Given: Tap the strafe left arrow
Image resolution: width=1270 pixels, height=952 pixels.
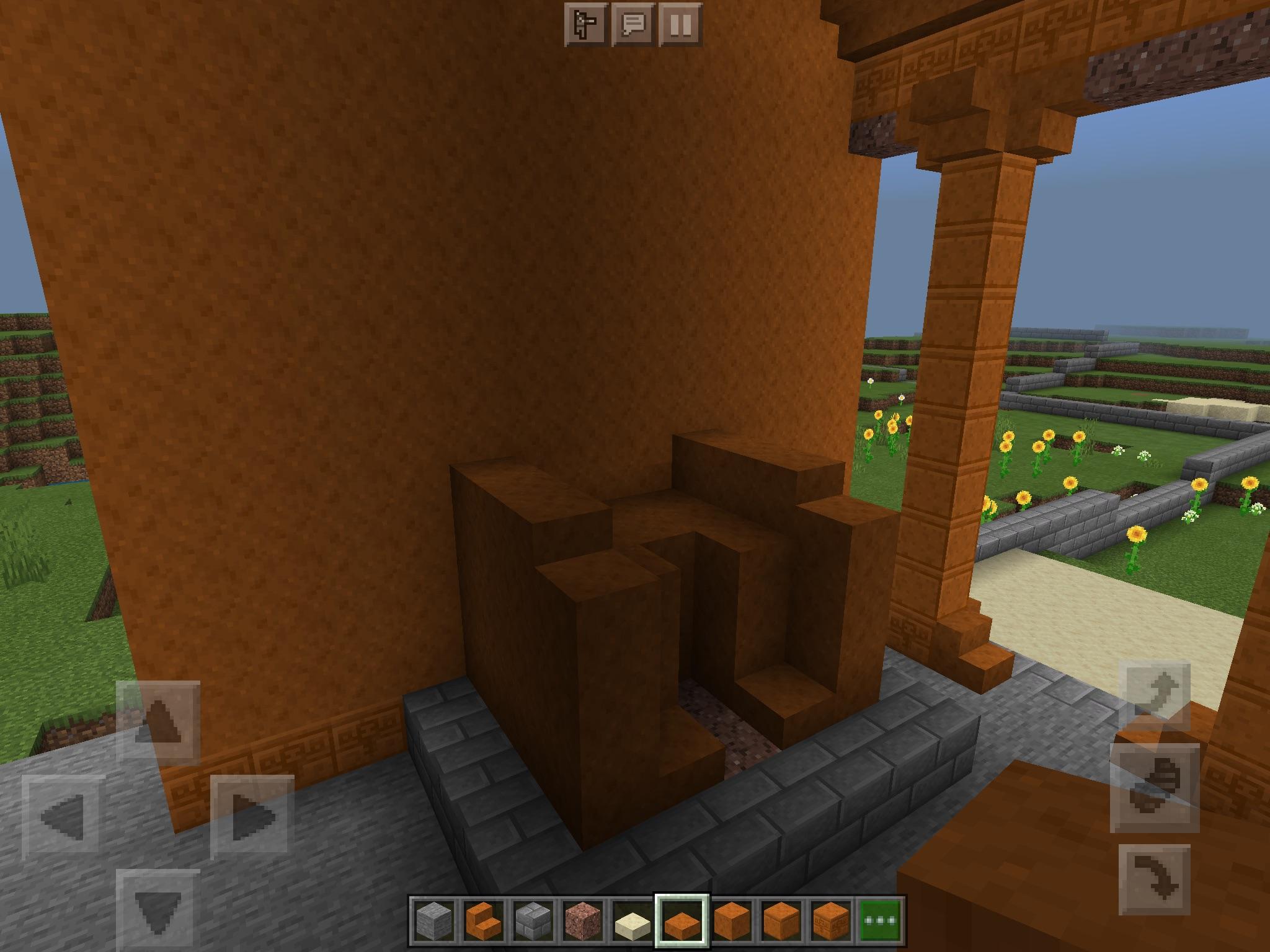Looking at the screenshot, I should [63, 816].
